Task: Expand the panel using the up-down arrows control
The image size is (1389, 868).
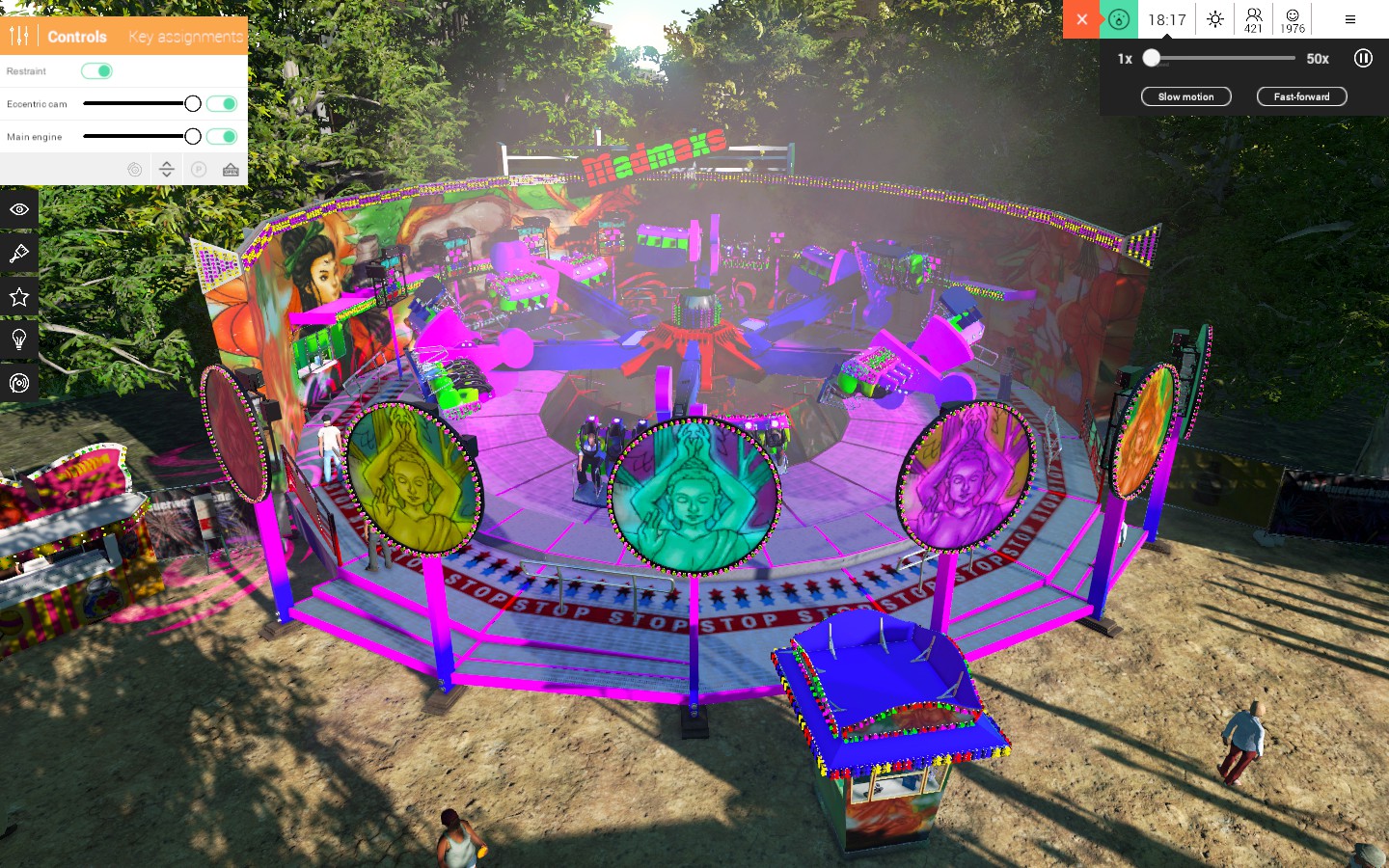Action: tap(166, 168)
